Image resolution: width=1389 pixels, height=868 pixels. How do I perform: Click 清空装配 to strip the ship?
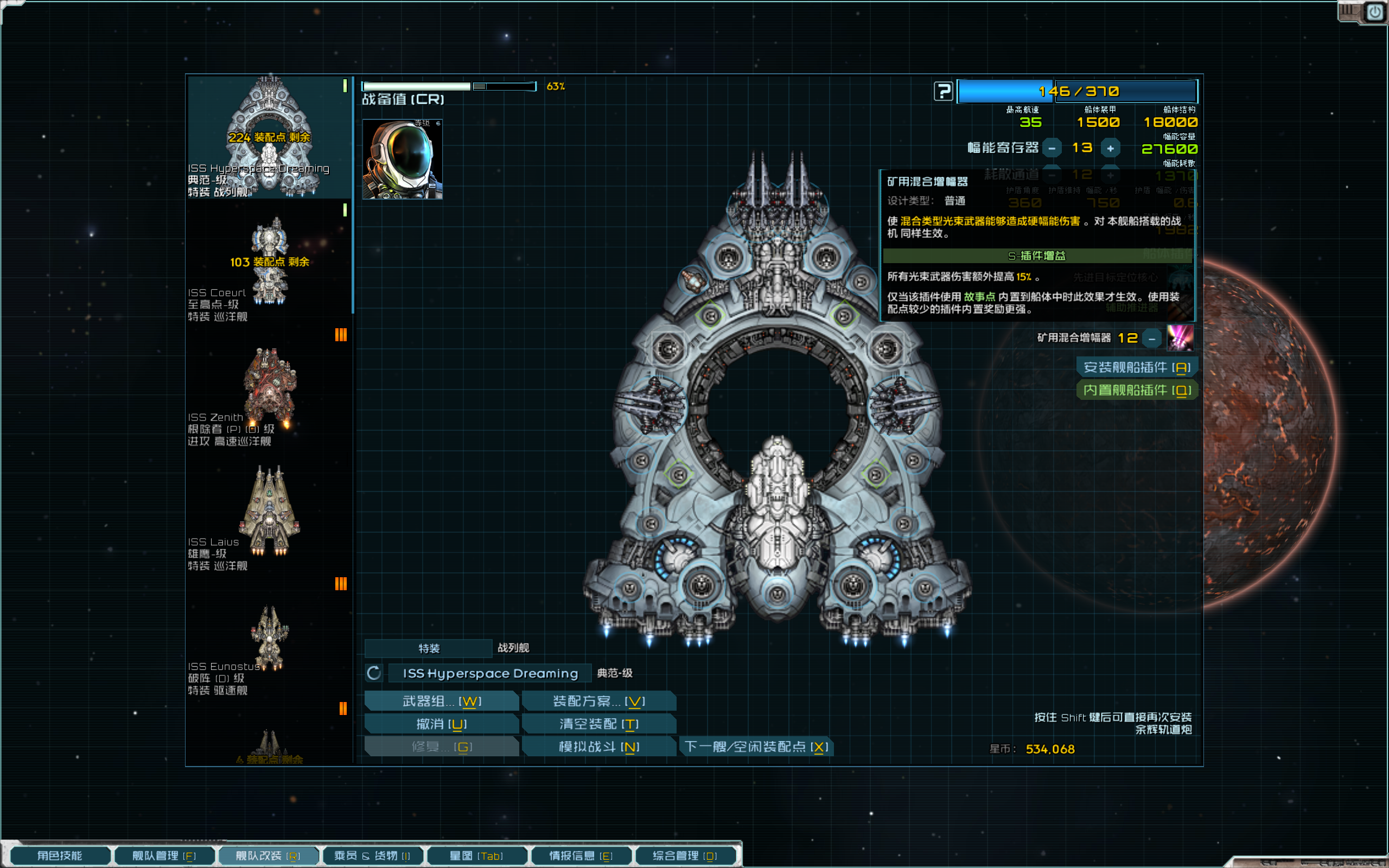[x=598, y=724]
